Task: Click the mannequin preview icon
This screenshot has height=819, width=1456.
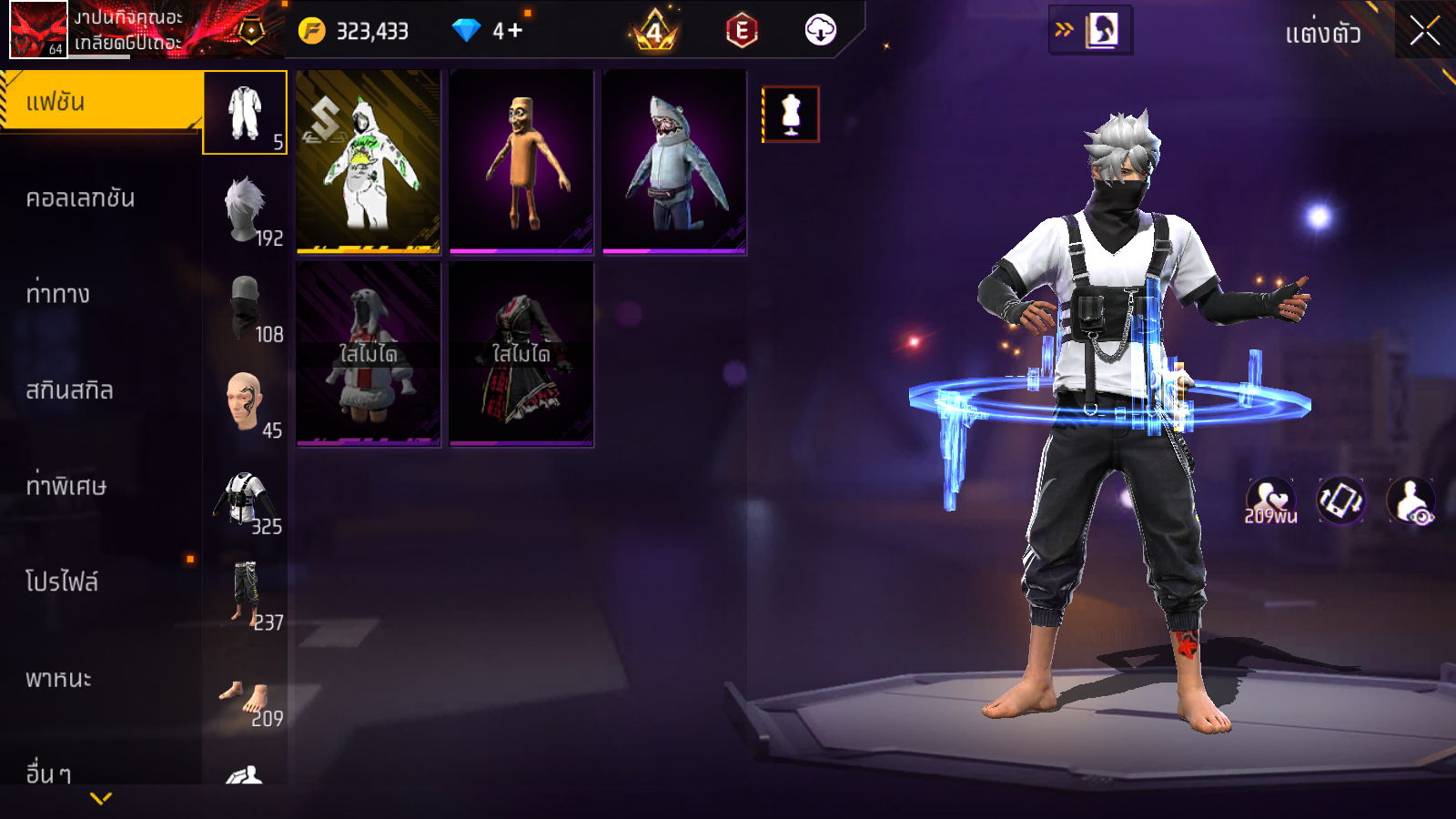Action: [x=791, y=115]
